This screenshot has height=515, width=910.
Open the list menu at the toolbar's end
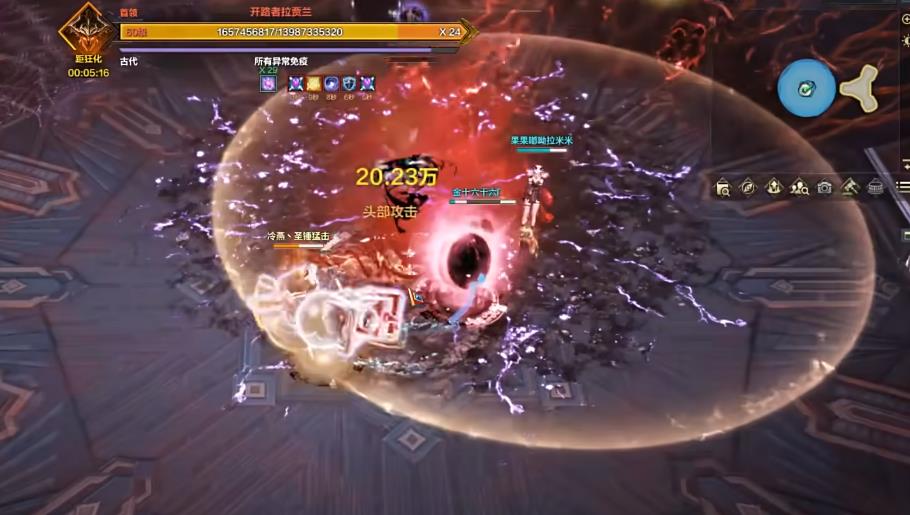click(904, 187)
